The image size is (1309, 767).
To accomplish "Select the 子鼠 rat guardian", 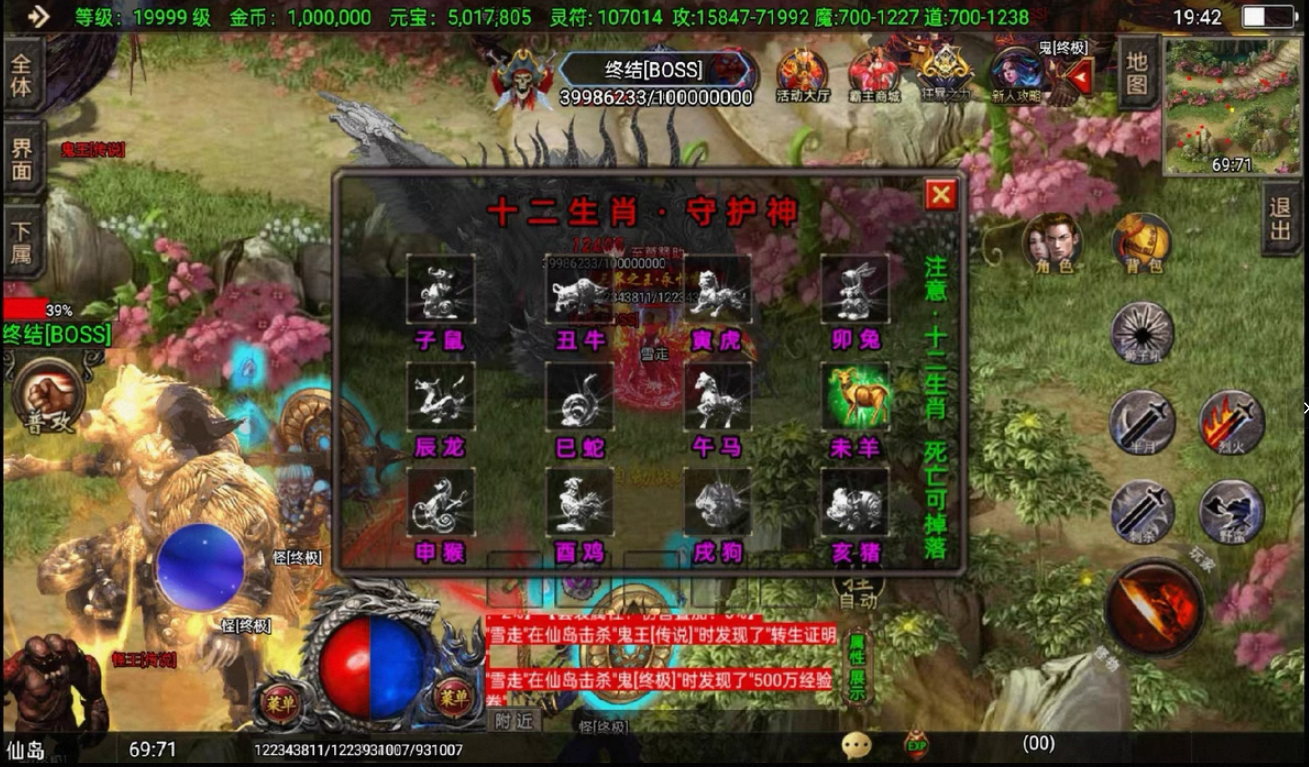I will (x=440, y=290).
